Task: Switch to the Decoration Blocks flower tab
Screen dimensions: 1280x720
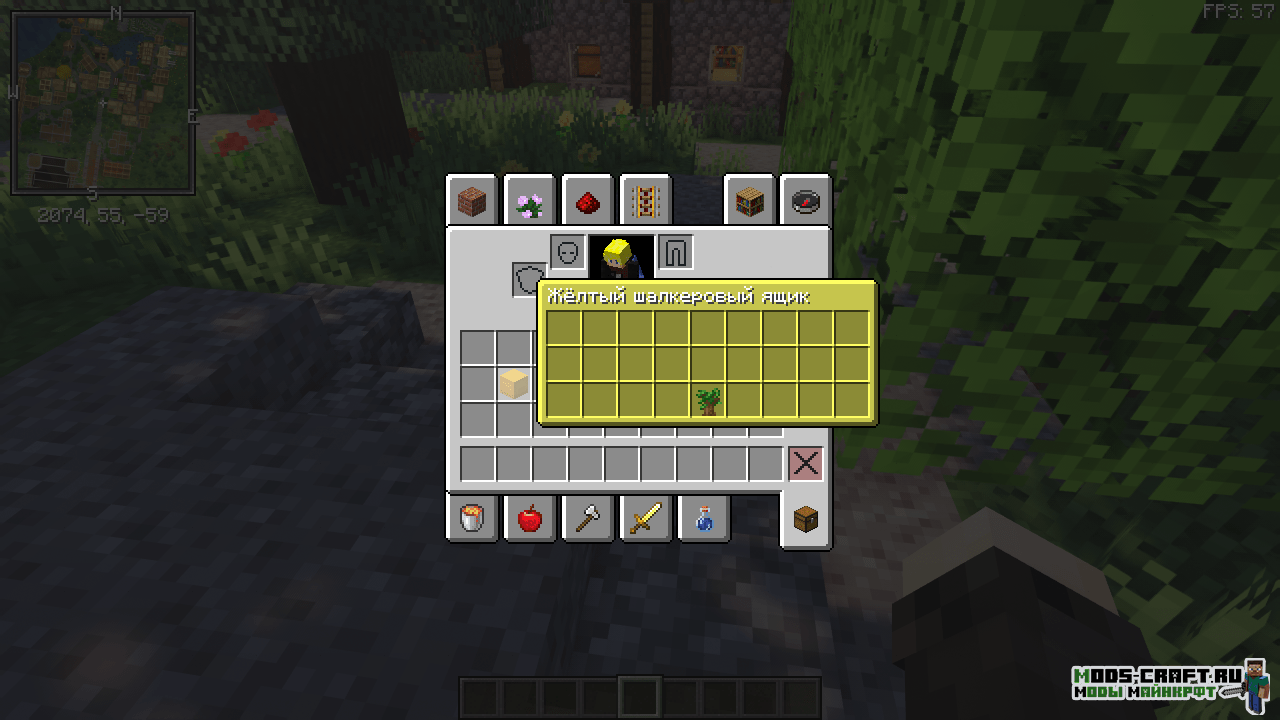Action: coord(529,202)
